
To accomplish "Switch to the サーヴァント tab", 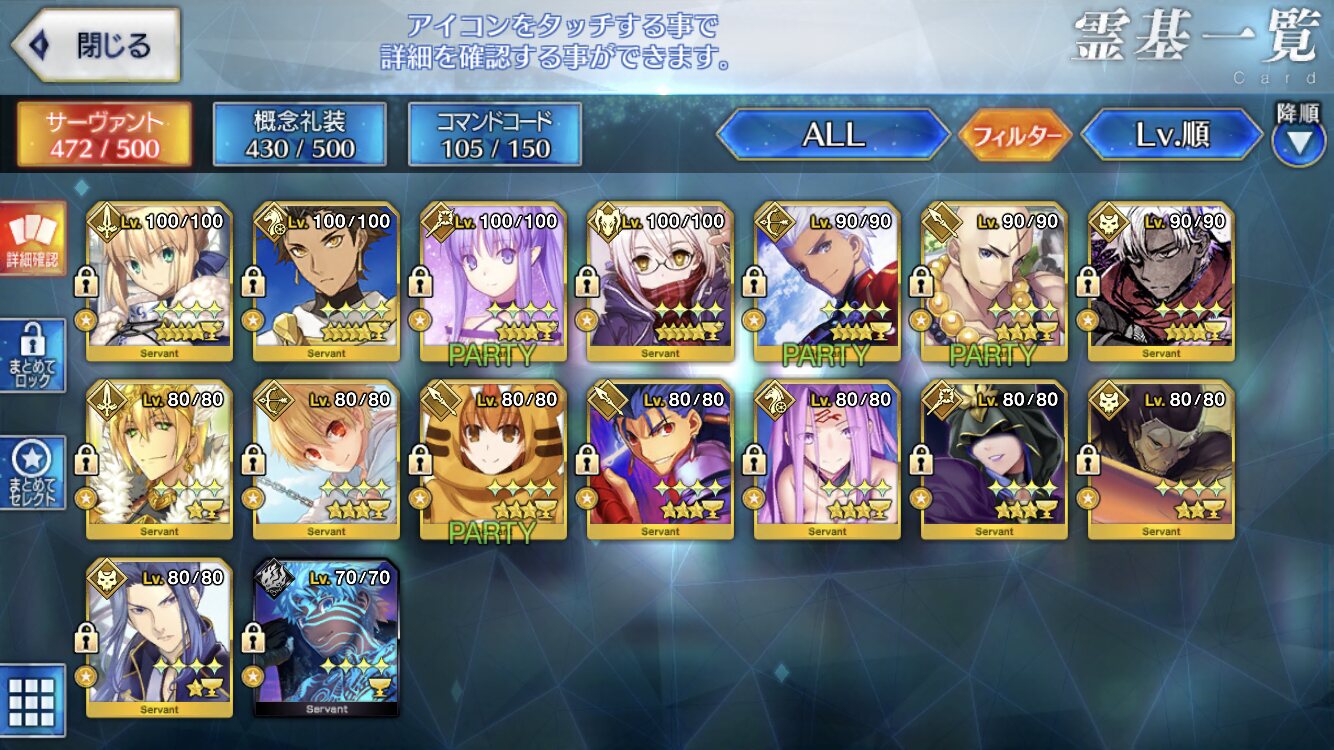I will click(x=104, y=135).
